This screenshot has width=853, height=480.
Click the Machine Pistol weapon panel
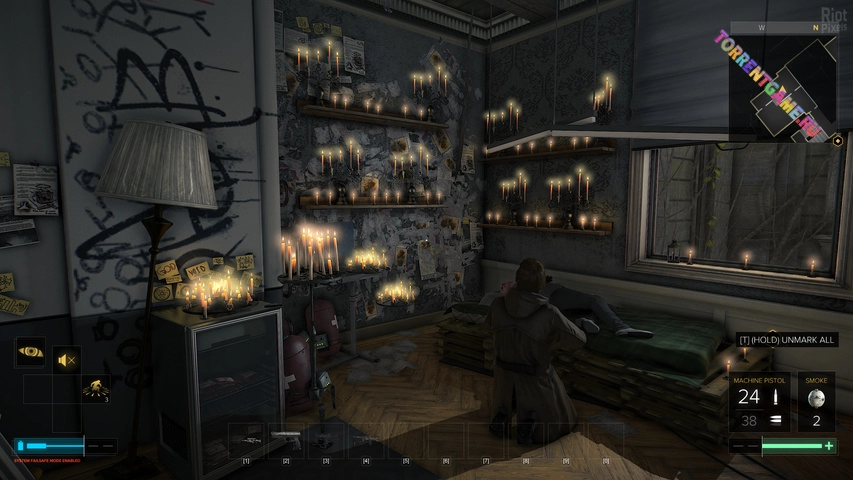pos(760,401)
